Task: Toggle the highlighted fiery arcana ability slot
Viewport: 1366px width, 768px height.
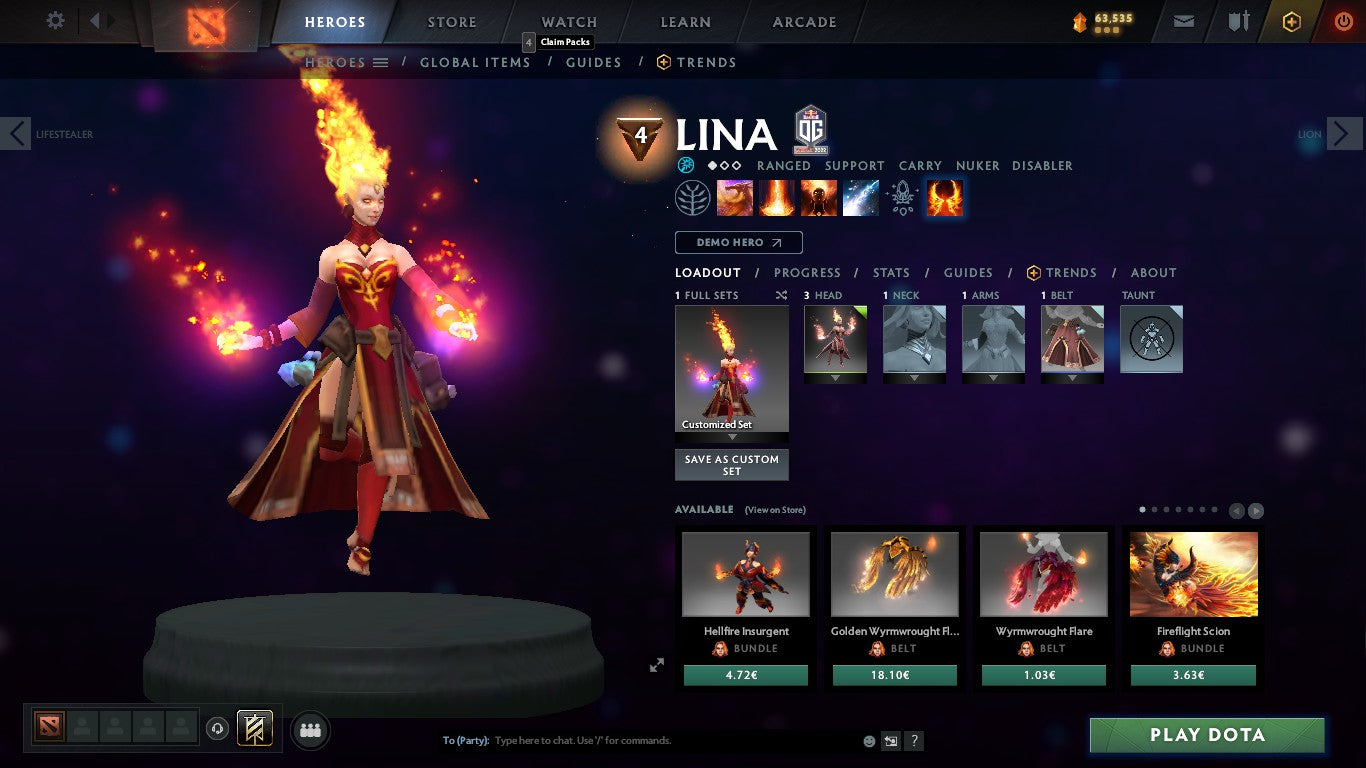Action: pyautogui.click(x=943, y=197)
